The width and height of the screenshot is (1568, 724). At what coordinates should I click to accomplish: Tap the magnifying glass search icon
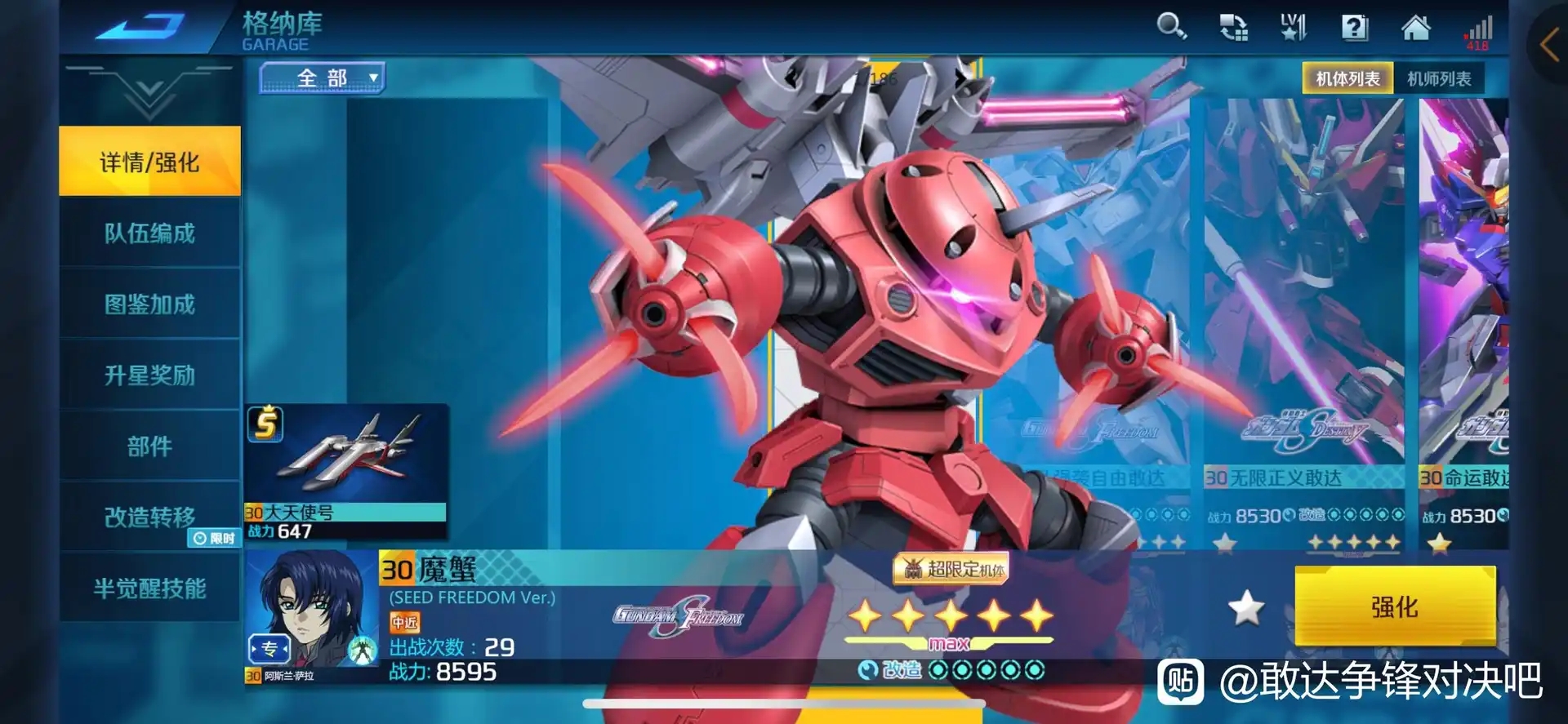click(1171, 27)
